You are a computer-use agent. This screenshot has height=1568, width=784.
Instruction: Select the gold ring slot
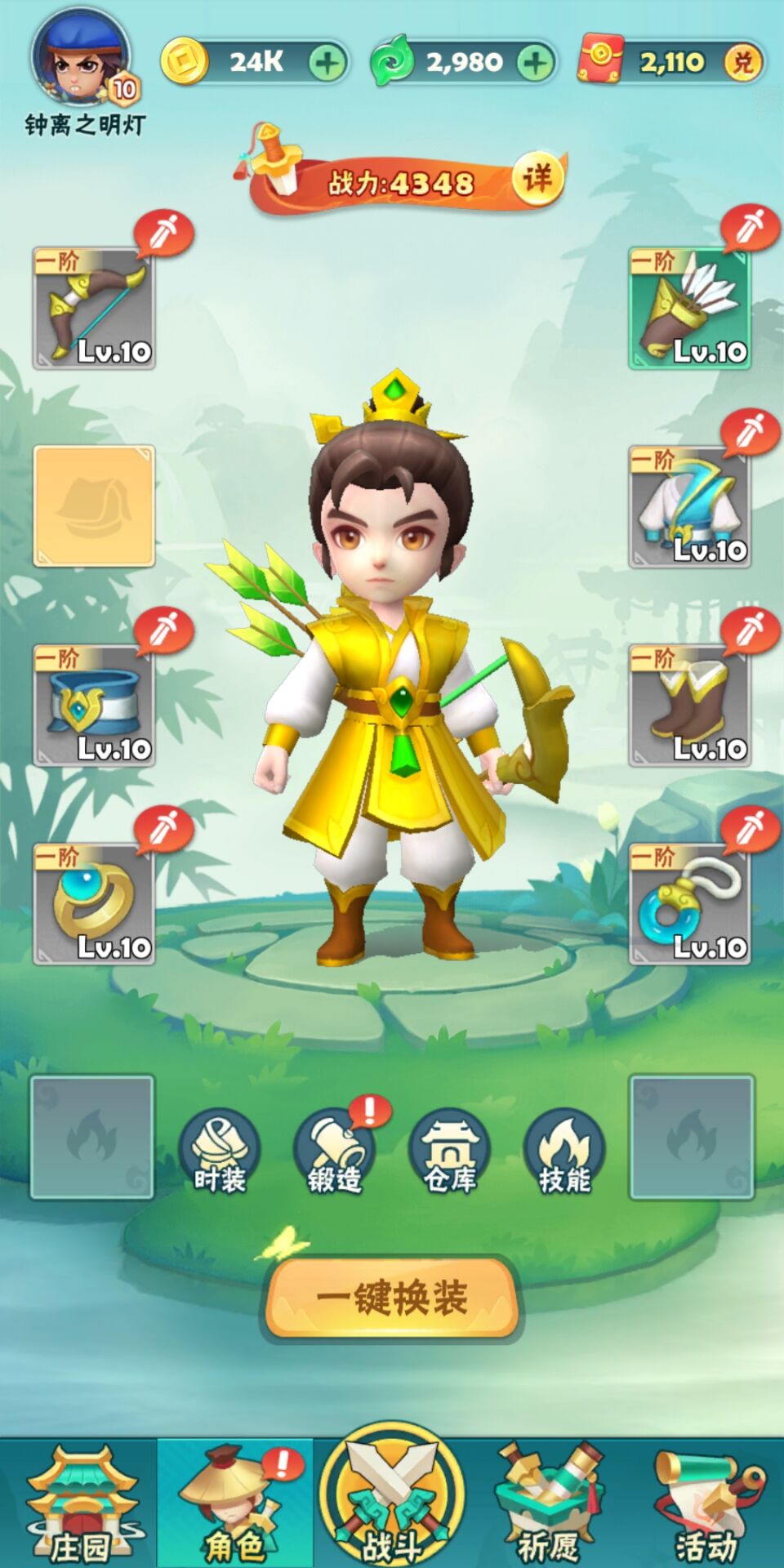point(94,904)
